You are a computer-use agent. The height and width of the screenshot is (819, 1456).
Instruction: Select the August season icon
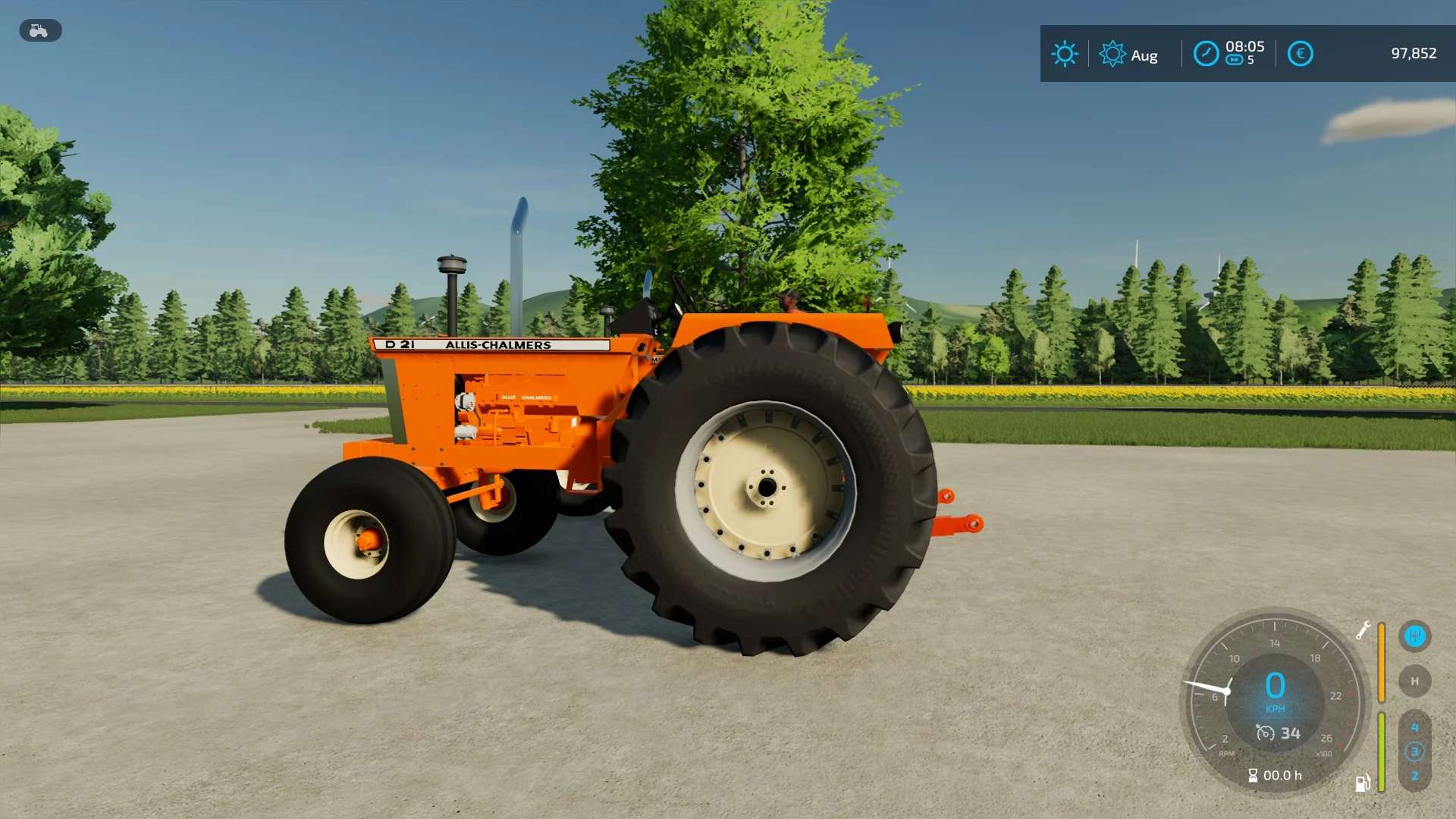pos(1112,54)
